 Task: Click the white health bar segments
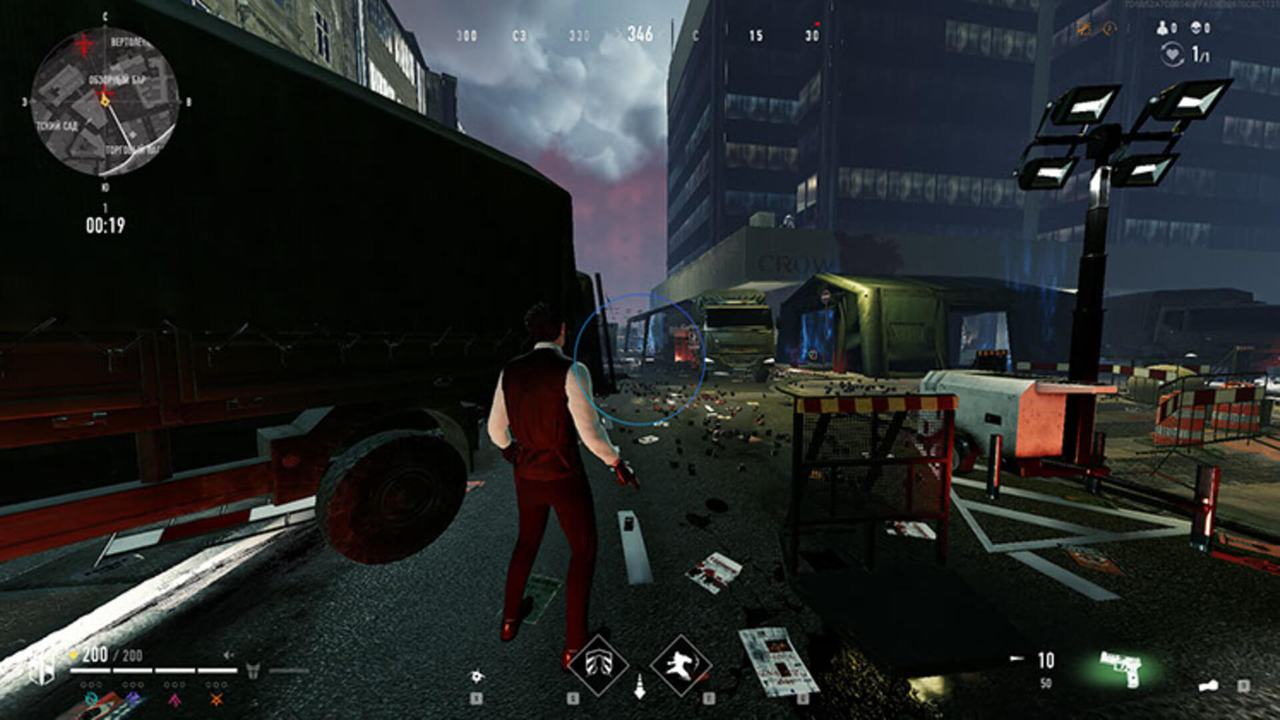(x=155, y=670)
